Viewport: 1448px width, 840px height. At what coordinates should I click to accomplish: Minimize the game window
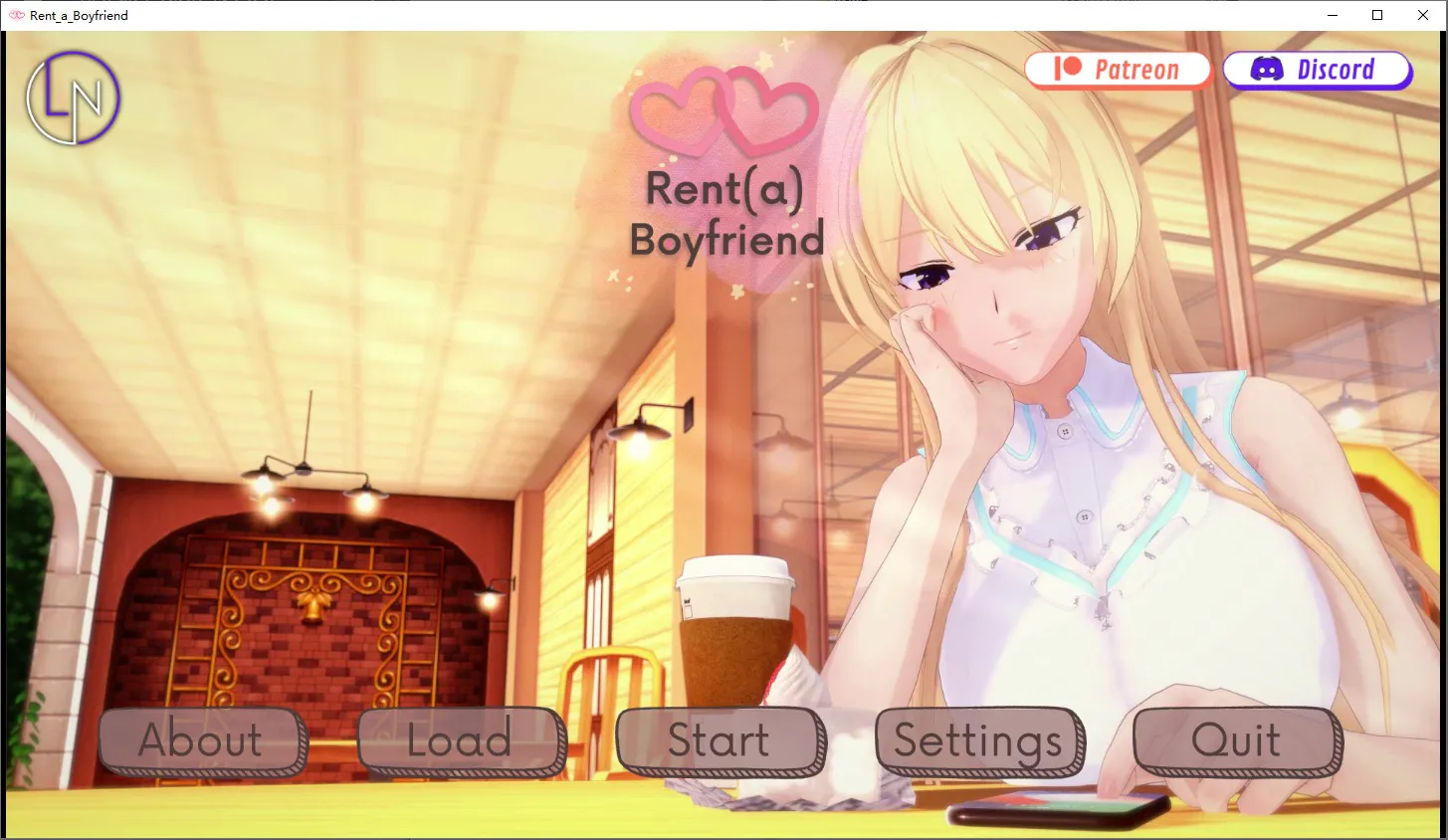tap(1332, 15)
